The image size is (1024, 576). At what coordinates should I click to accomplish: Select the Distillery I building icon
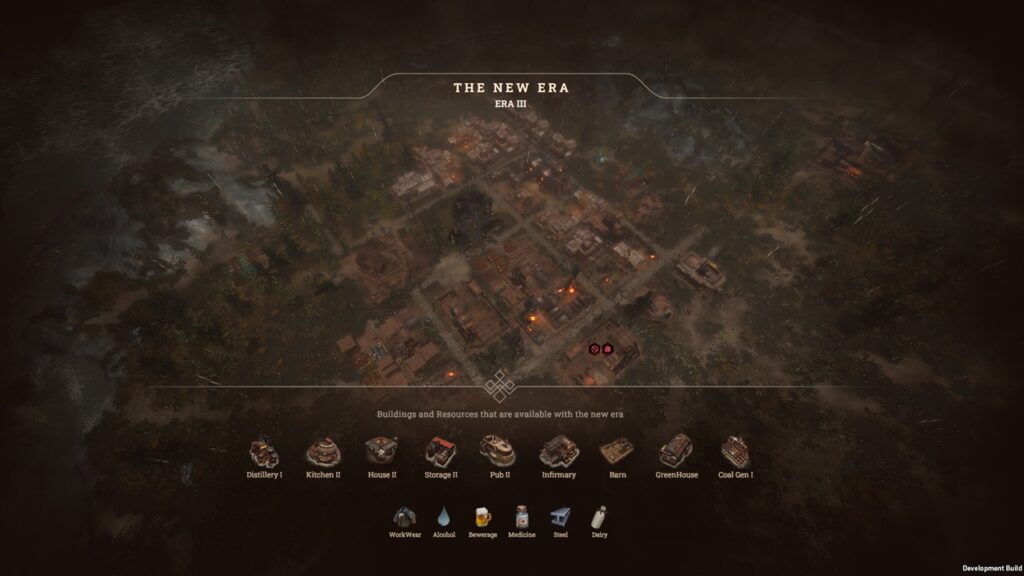point(264,452)
